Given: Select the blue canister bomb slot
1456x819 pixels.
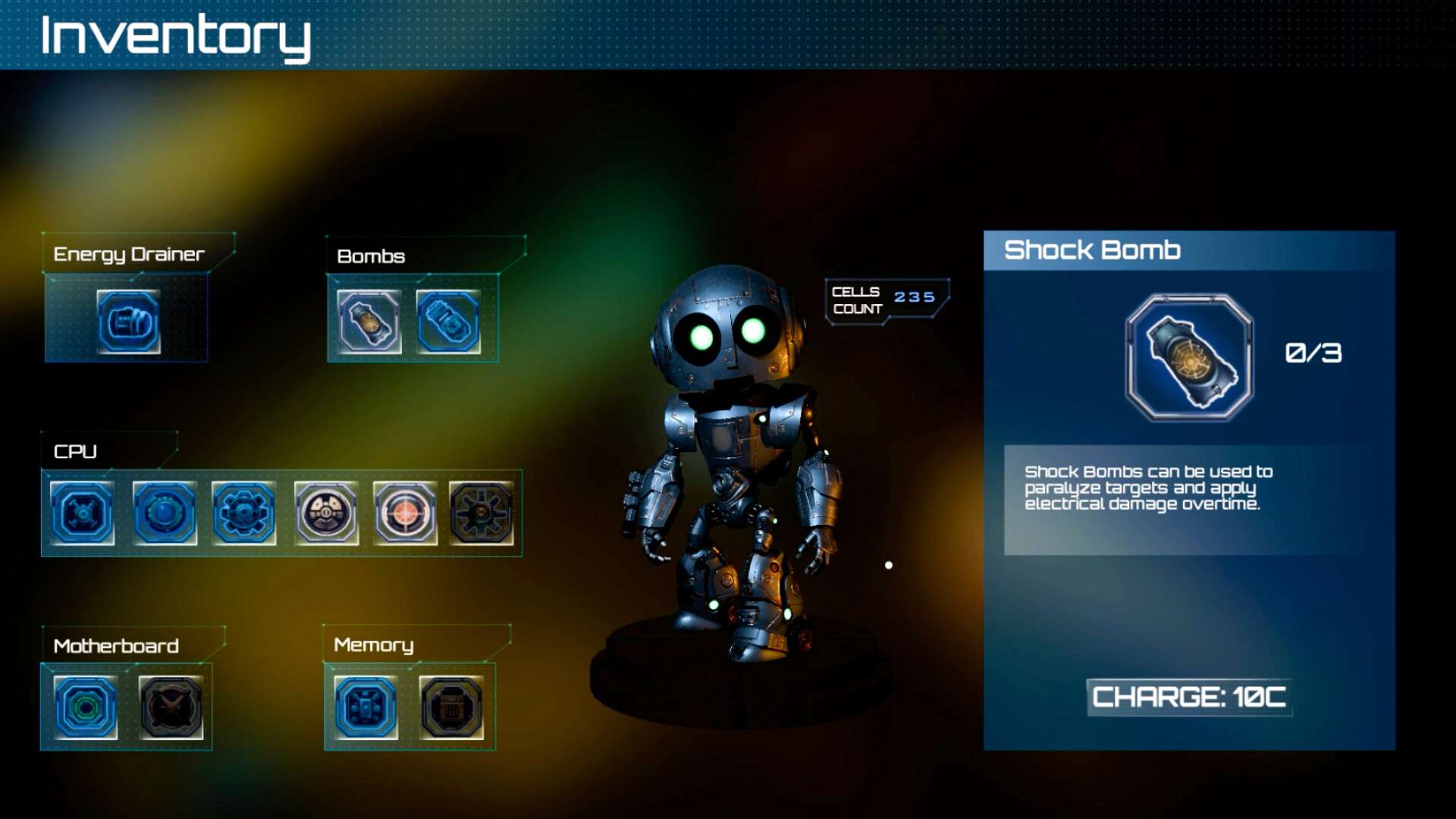Looking at the screenshot, I should (x=448, y=322).
